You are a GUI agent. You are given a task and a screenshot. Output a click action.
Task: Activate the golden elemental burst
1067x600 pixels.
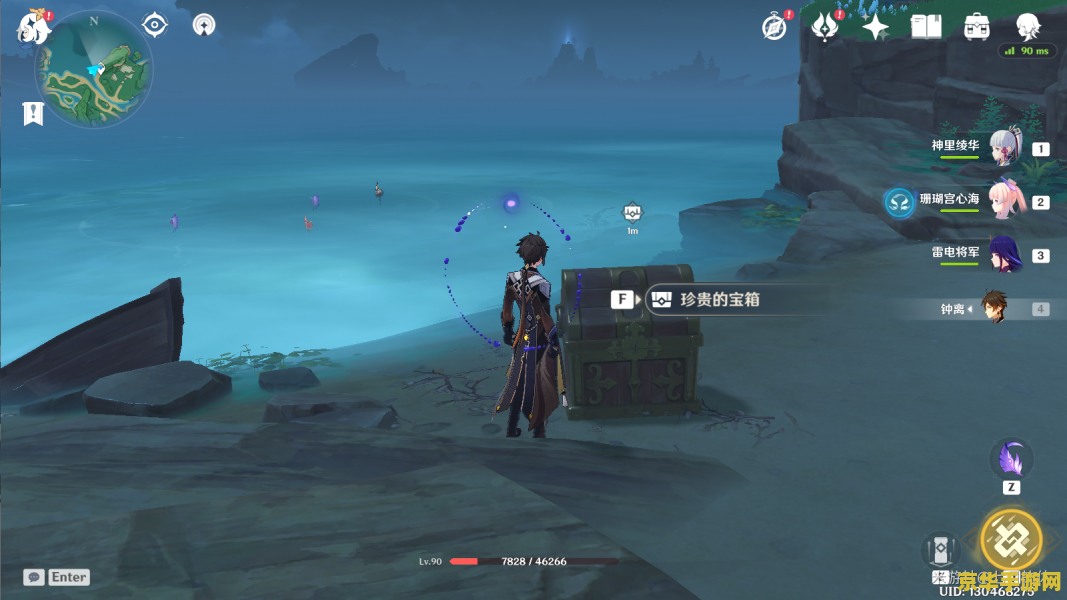pyautogui.click(x=1010, y=540)
